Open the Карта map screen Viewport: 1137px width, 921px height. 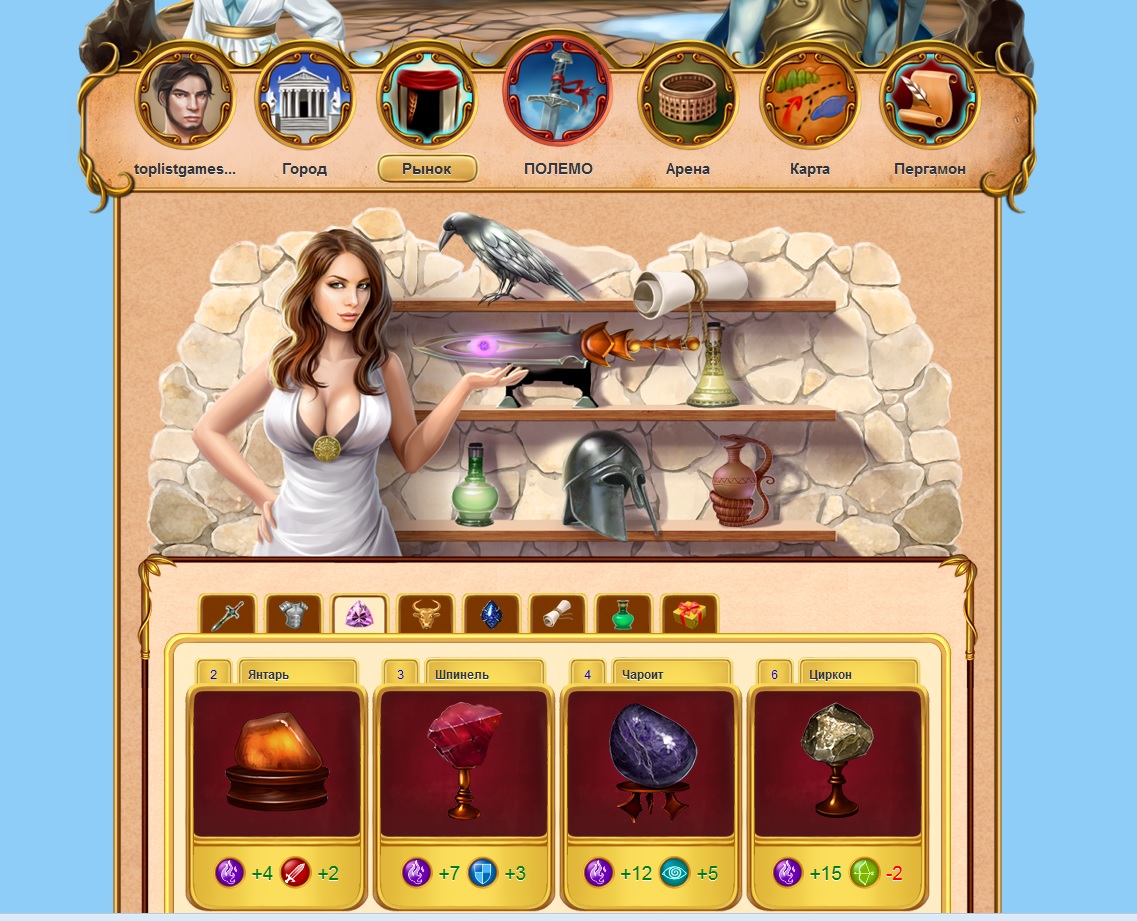click(x=809, y=99)
